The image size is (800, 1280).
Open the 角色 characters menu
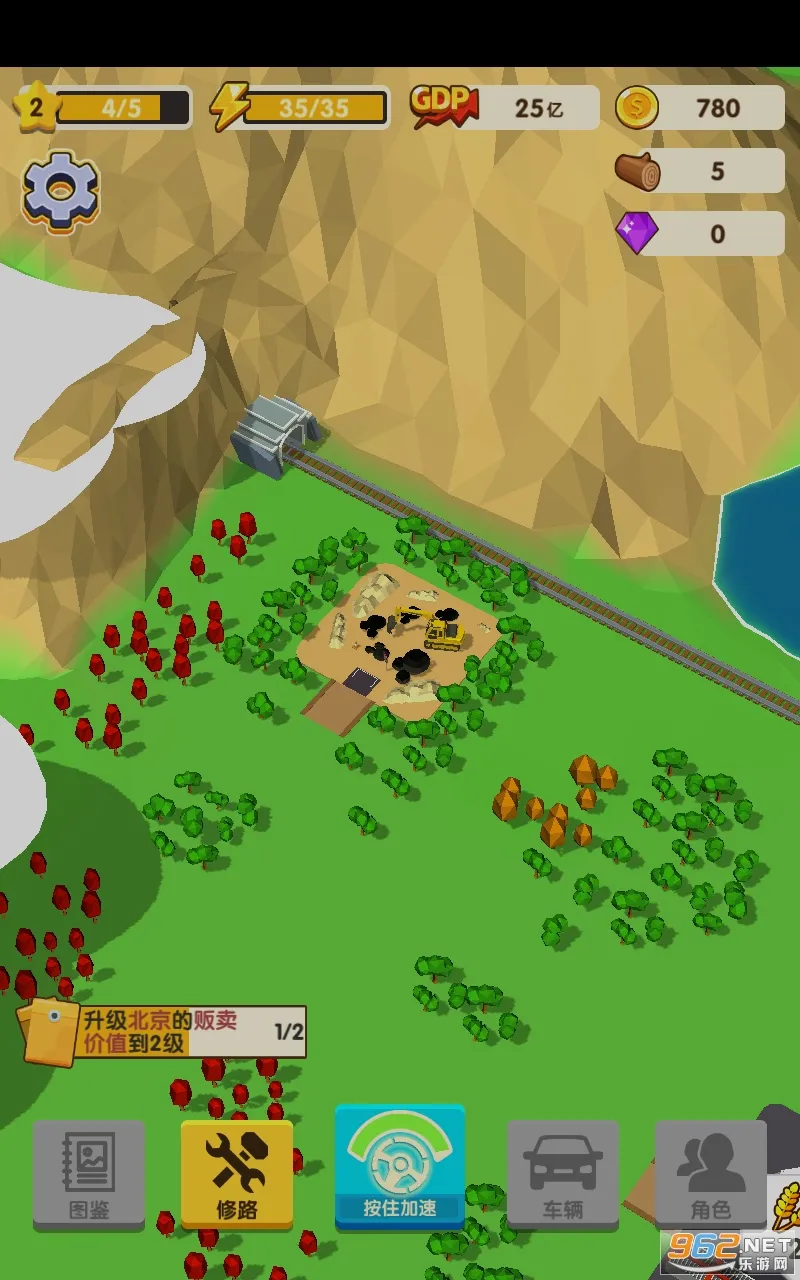click(x=710, y=1173)
